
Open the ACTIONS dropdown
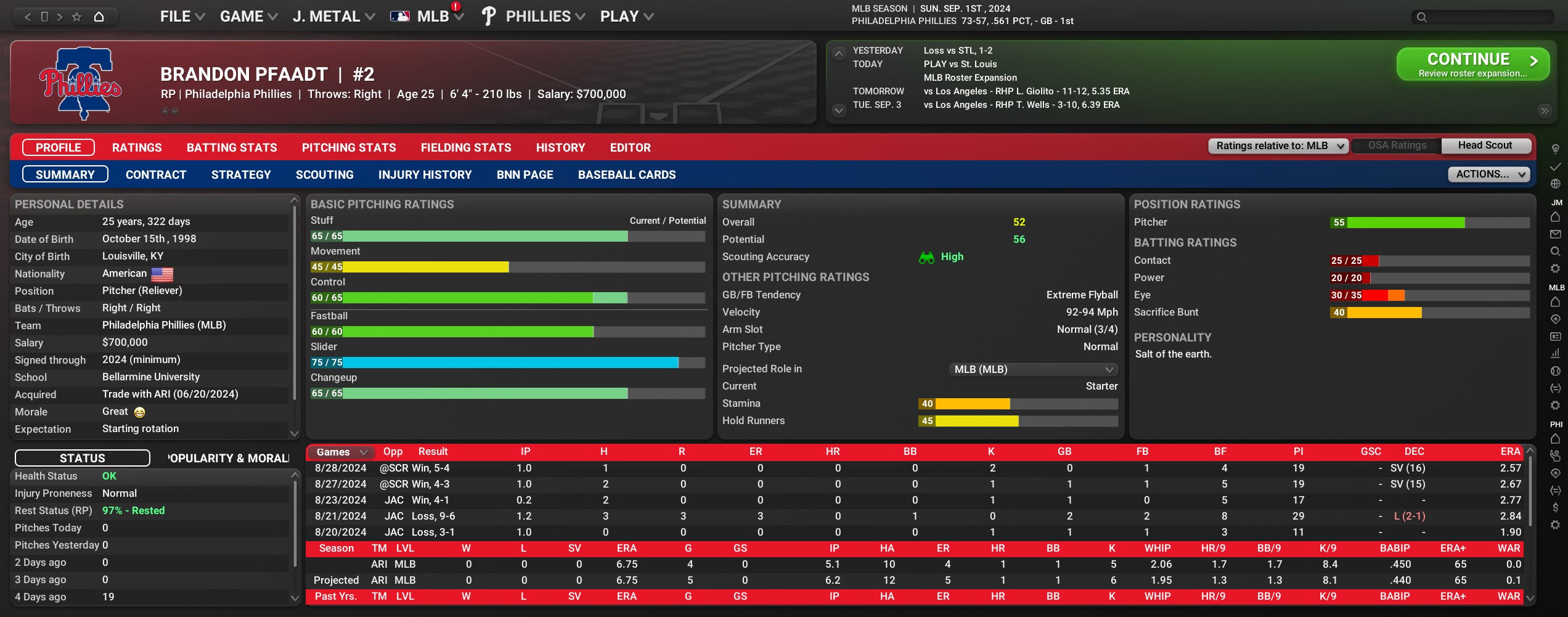1488,174
